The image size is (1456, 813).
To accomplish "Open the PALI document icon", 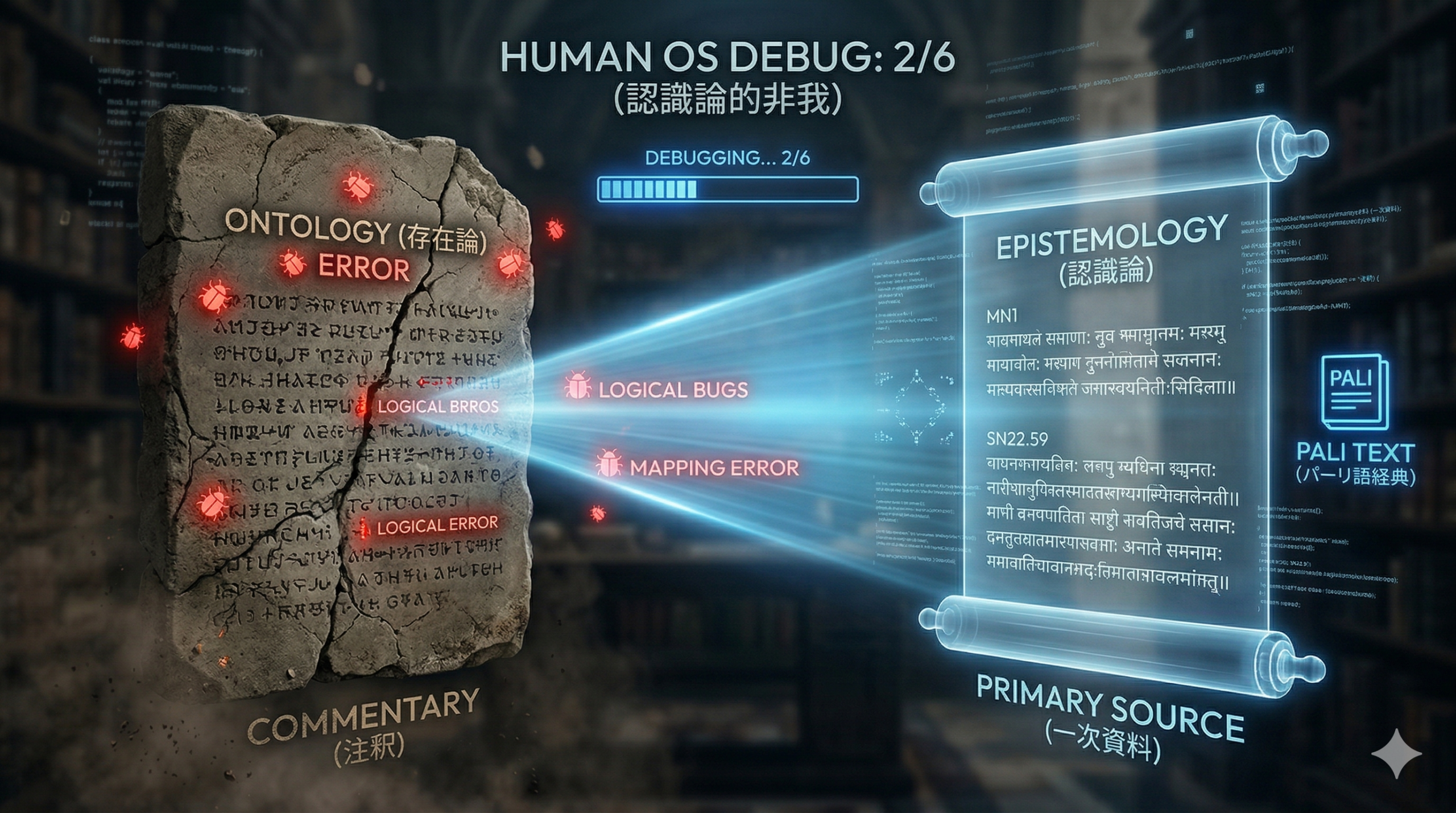I will point(1354,391).
